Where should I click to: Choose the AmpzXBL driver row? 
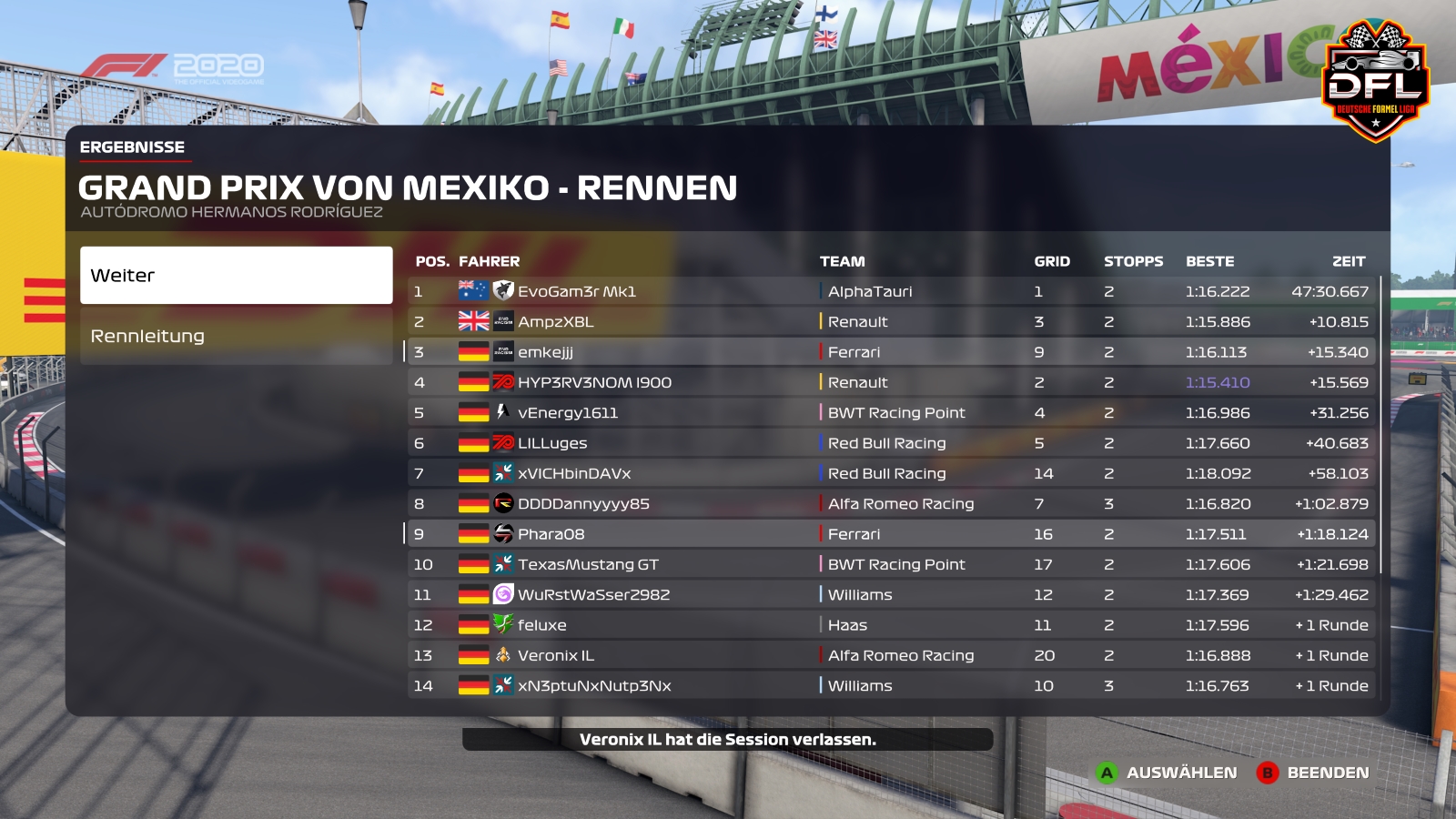click(555, 321)
